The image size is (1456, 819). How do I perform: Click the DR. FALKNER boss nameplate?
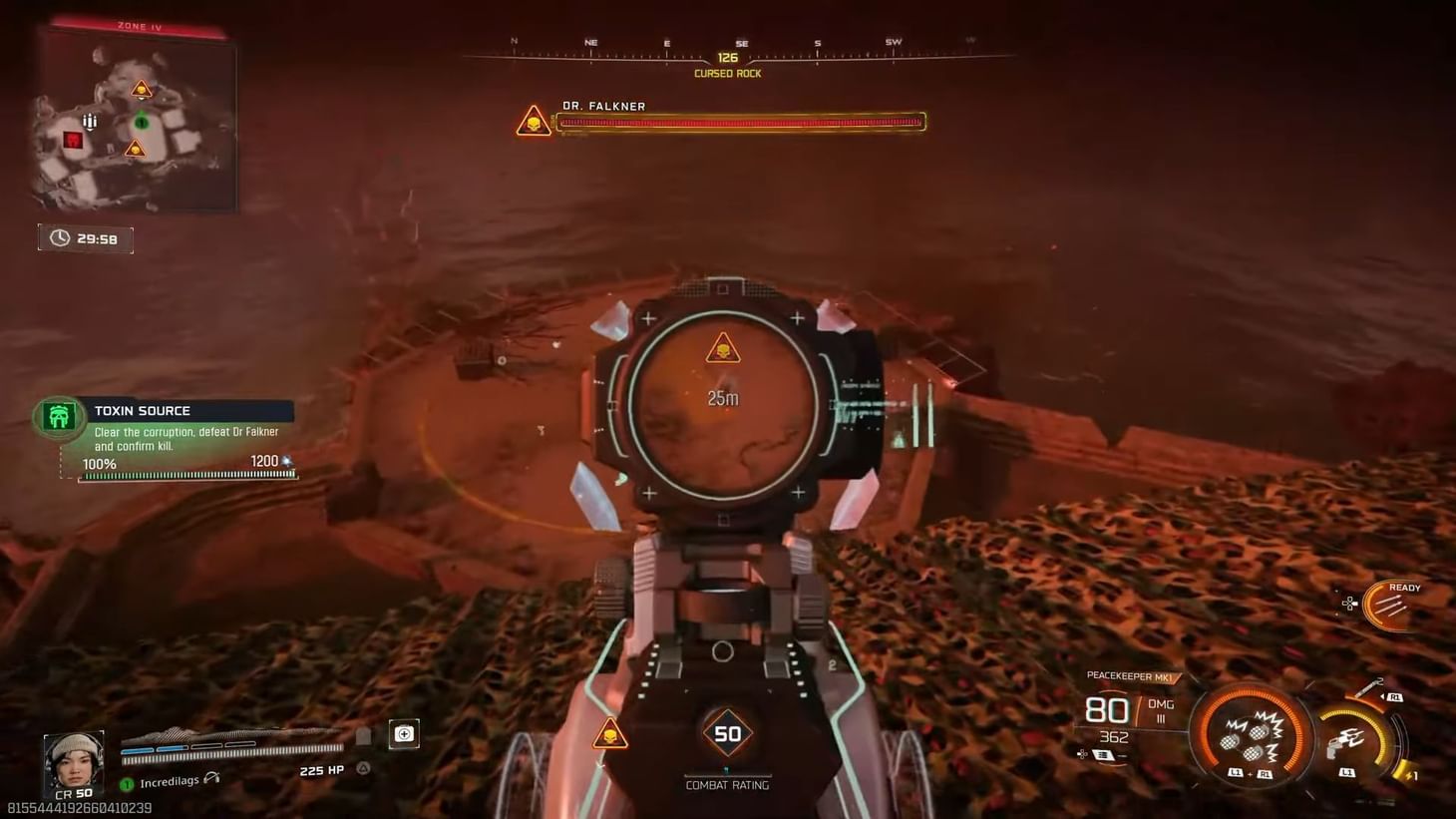[604, 106]
